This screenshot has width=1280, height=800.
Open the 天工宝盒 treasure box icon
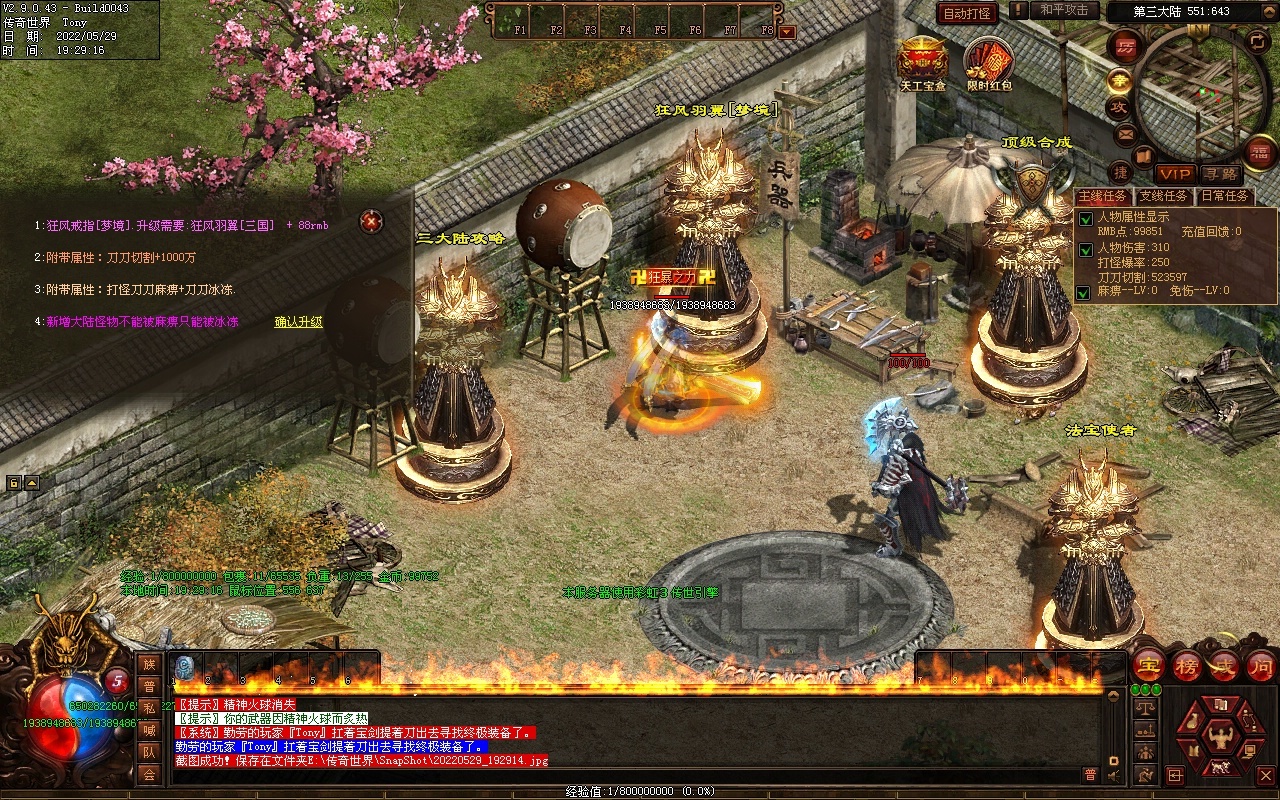coord(921,60)
